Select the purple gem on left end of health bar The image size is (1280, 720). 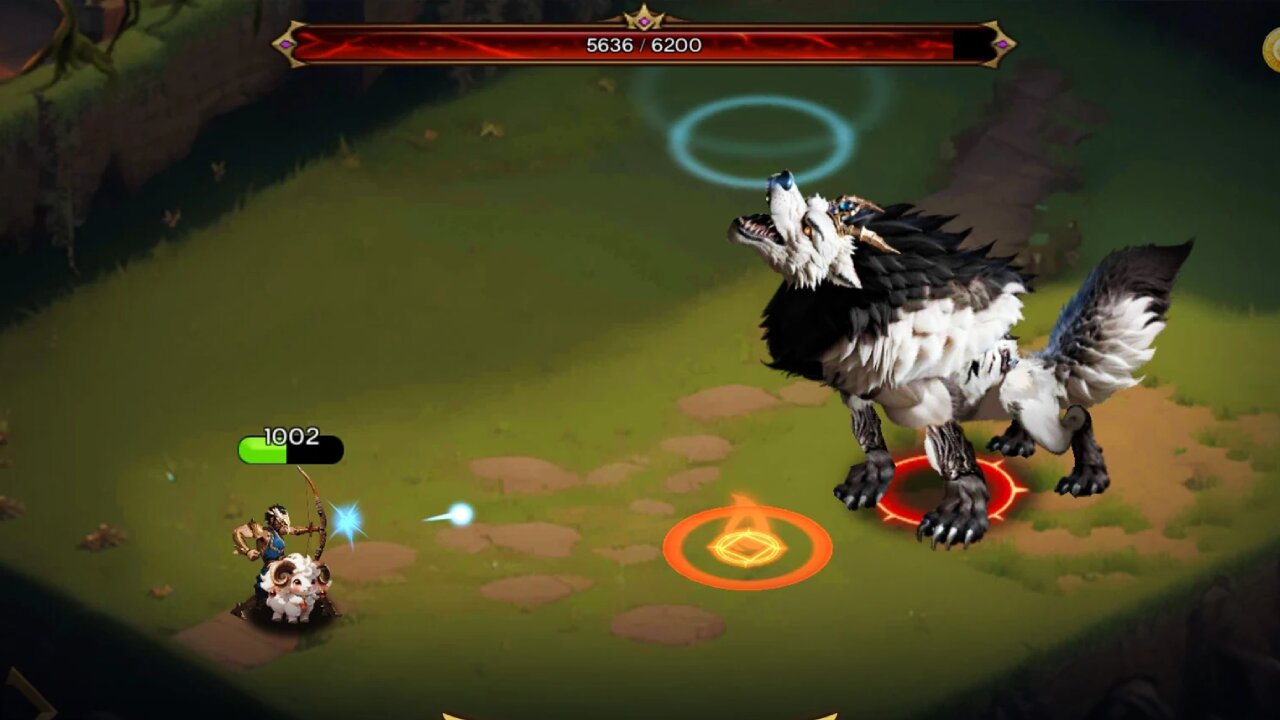coord(288,44)
